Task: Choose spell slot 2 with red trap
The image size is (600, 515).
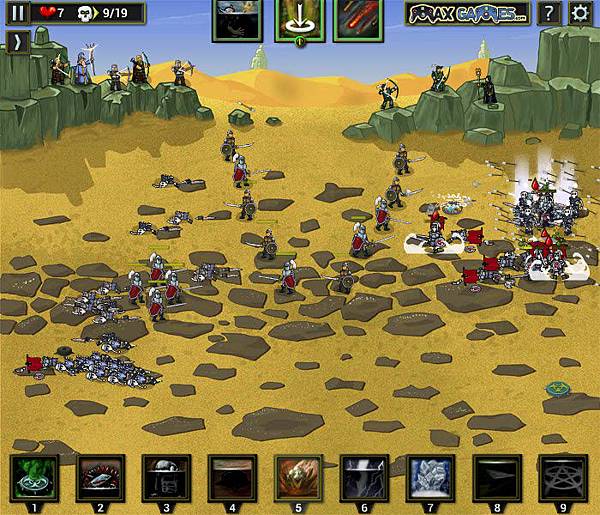Action: [100, 477]
